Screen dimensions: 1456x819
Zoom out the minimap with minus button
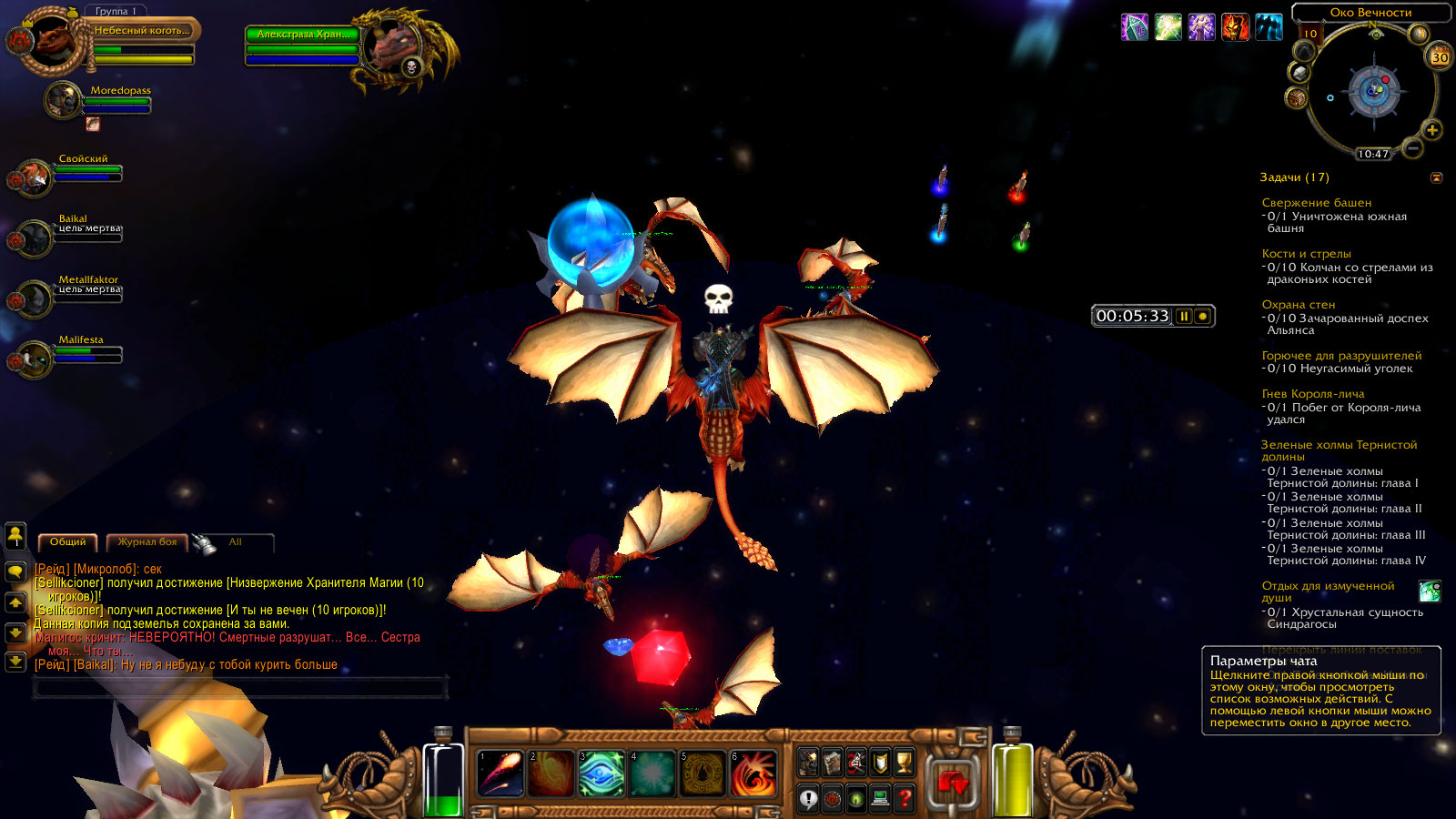pyautogui.click(x=1412, y=147)
